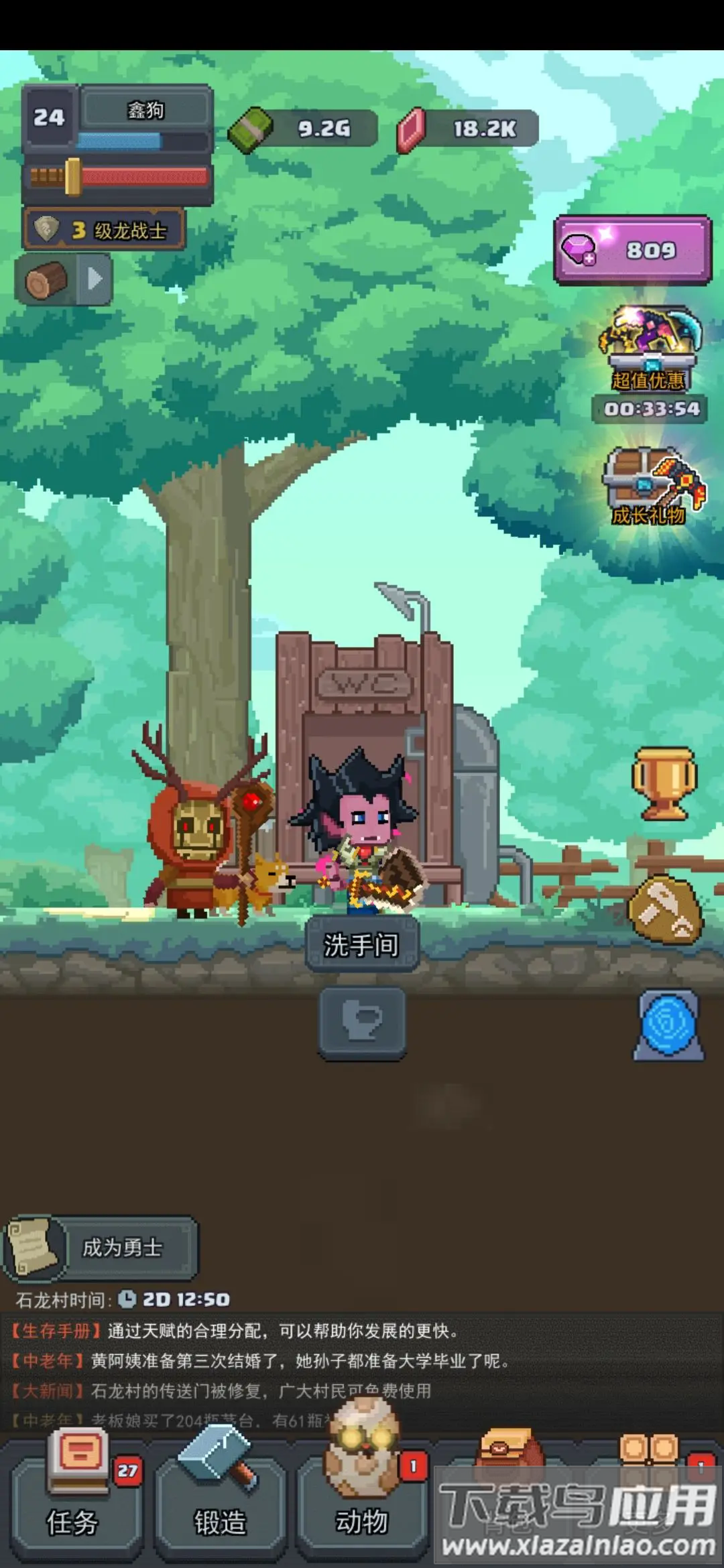Use the toilet action button below 洗手间

coord(362,1022)
